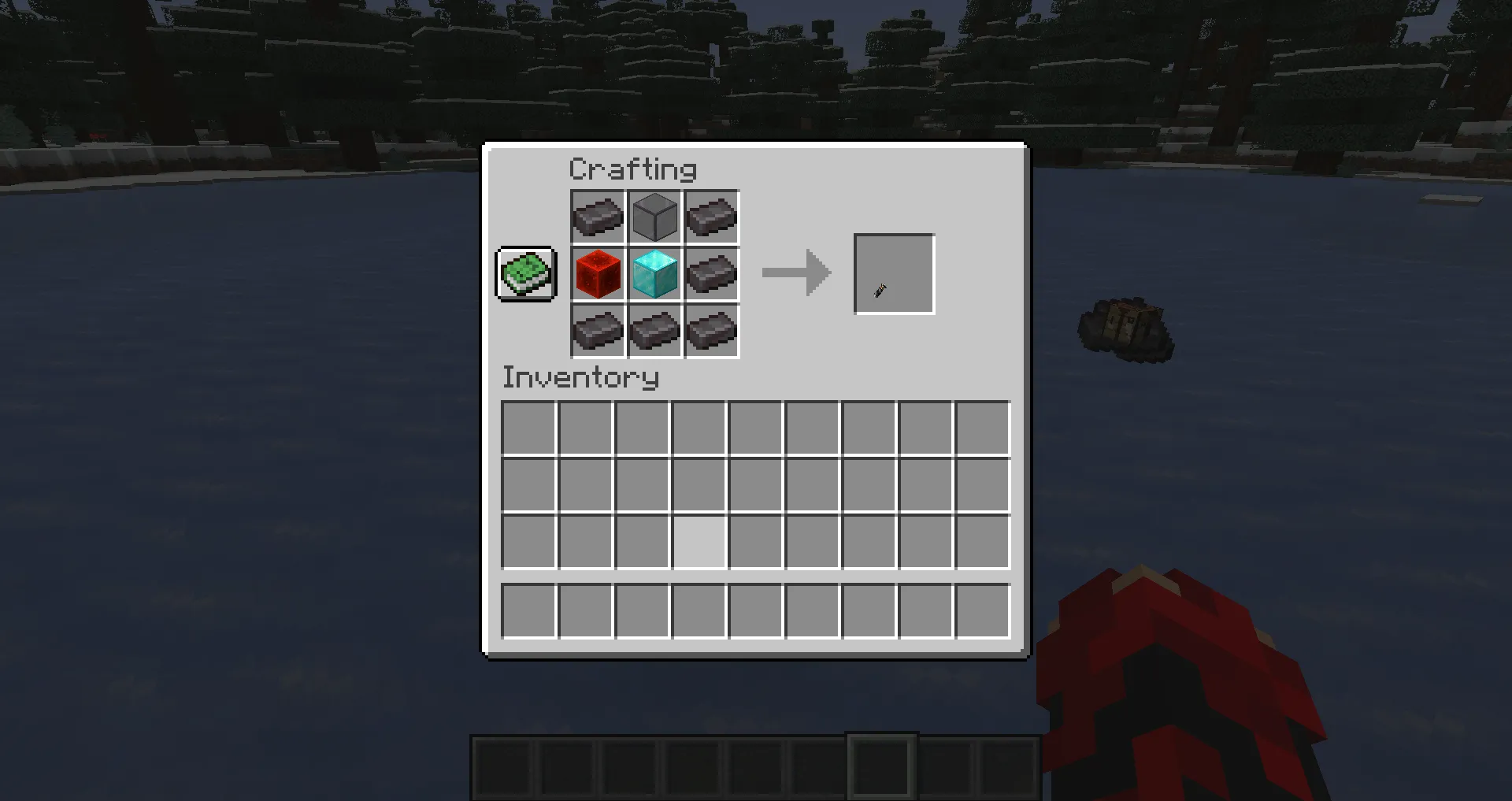Select the highlighted inventory slot

(x=699, y=540)
